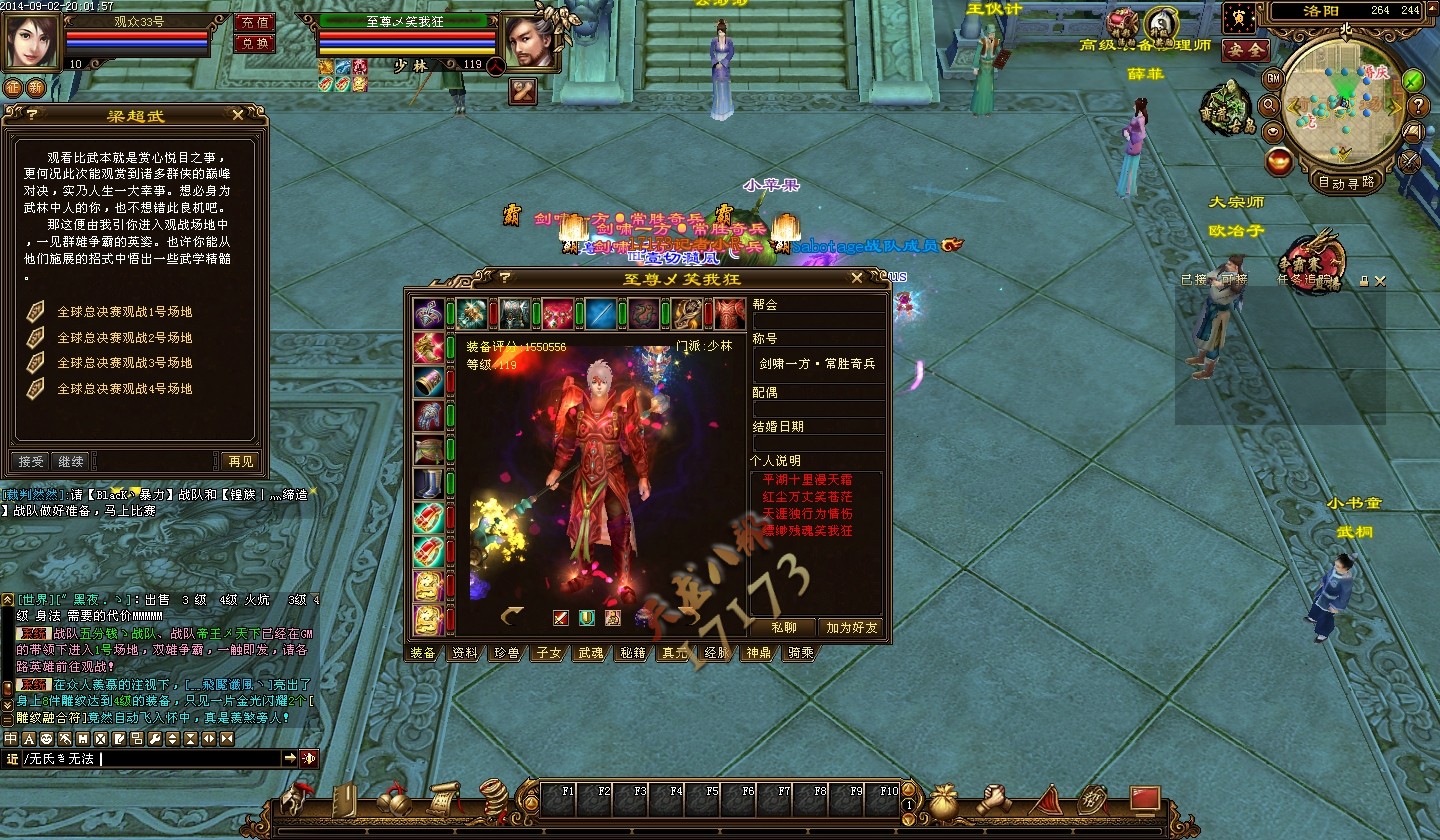Open the 珍兽 pet tab
The height and width of the screenshot is (840, 1440).
coord(506,653)
